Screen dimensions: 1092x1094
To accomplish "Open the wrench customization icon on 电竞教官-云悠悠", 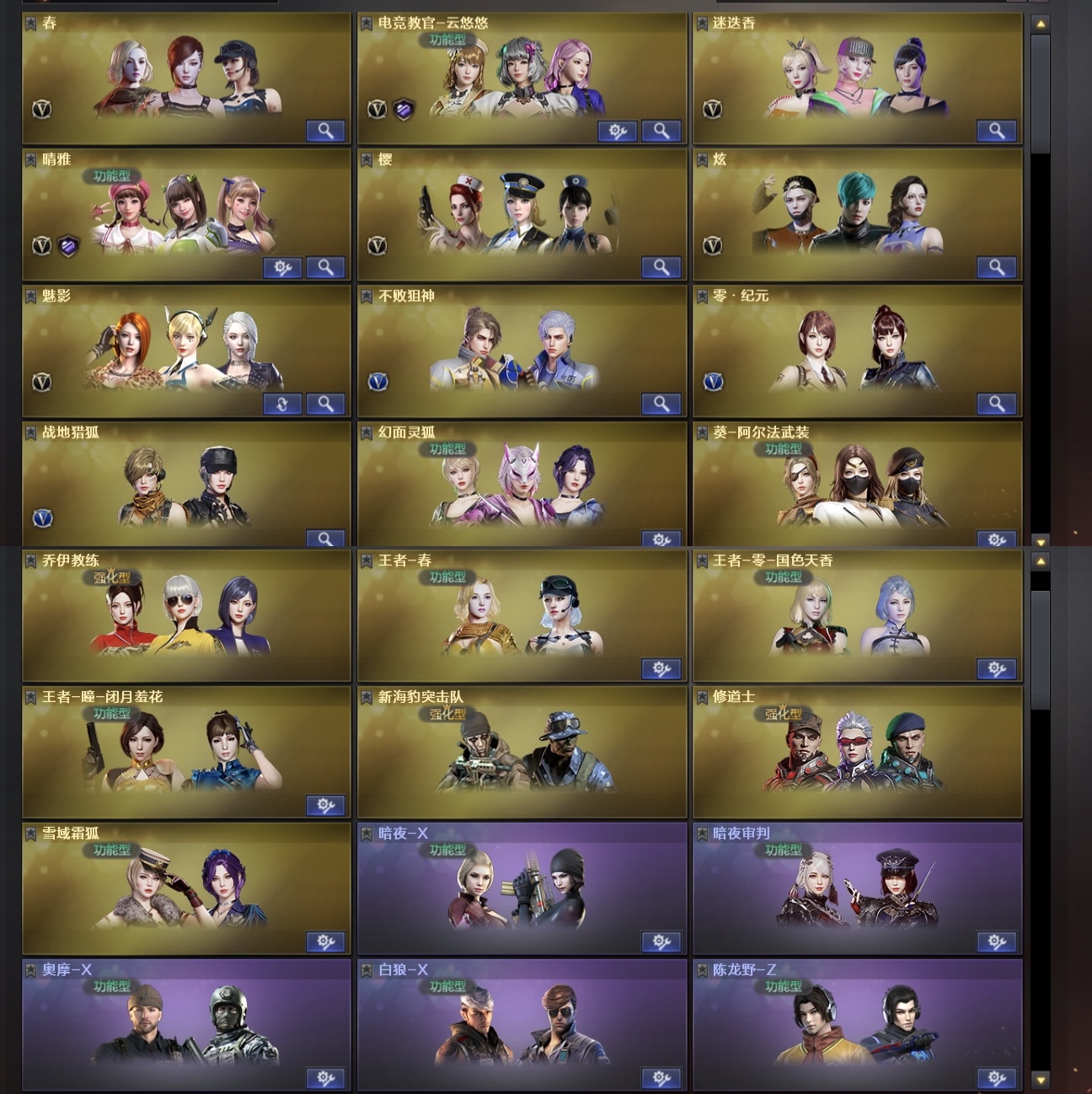I will click(x=618, y=131).
